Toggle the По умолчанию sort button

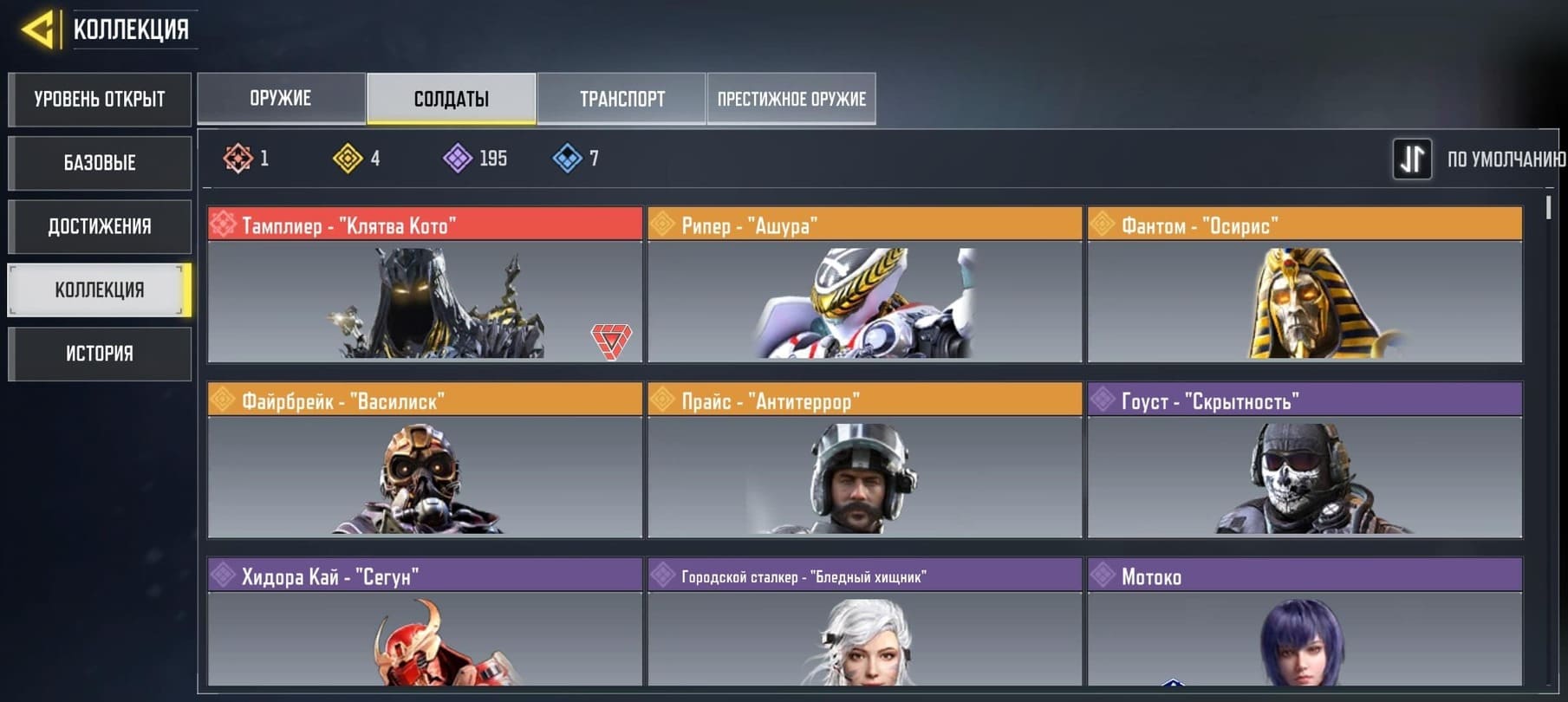click(1412, 159)
